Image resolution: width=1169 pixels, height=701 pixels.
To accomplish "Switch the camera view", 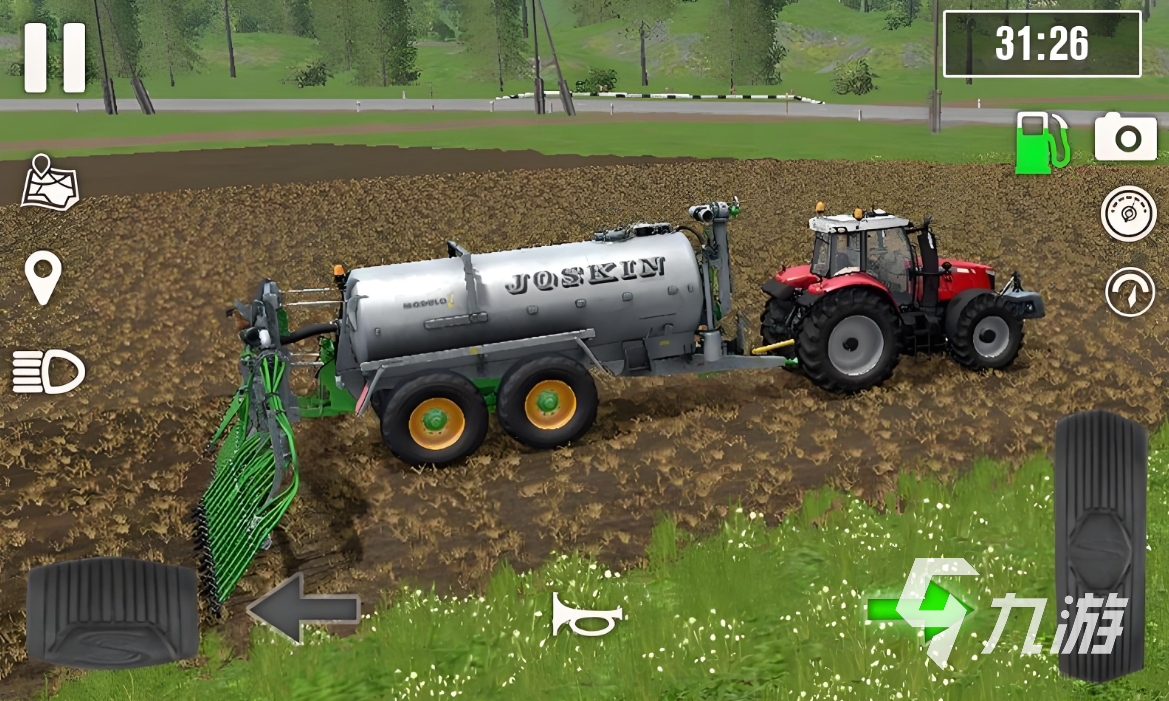I will (x=1125, y=137).
